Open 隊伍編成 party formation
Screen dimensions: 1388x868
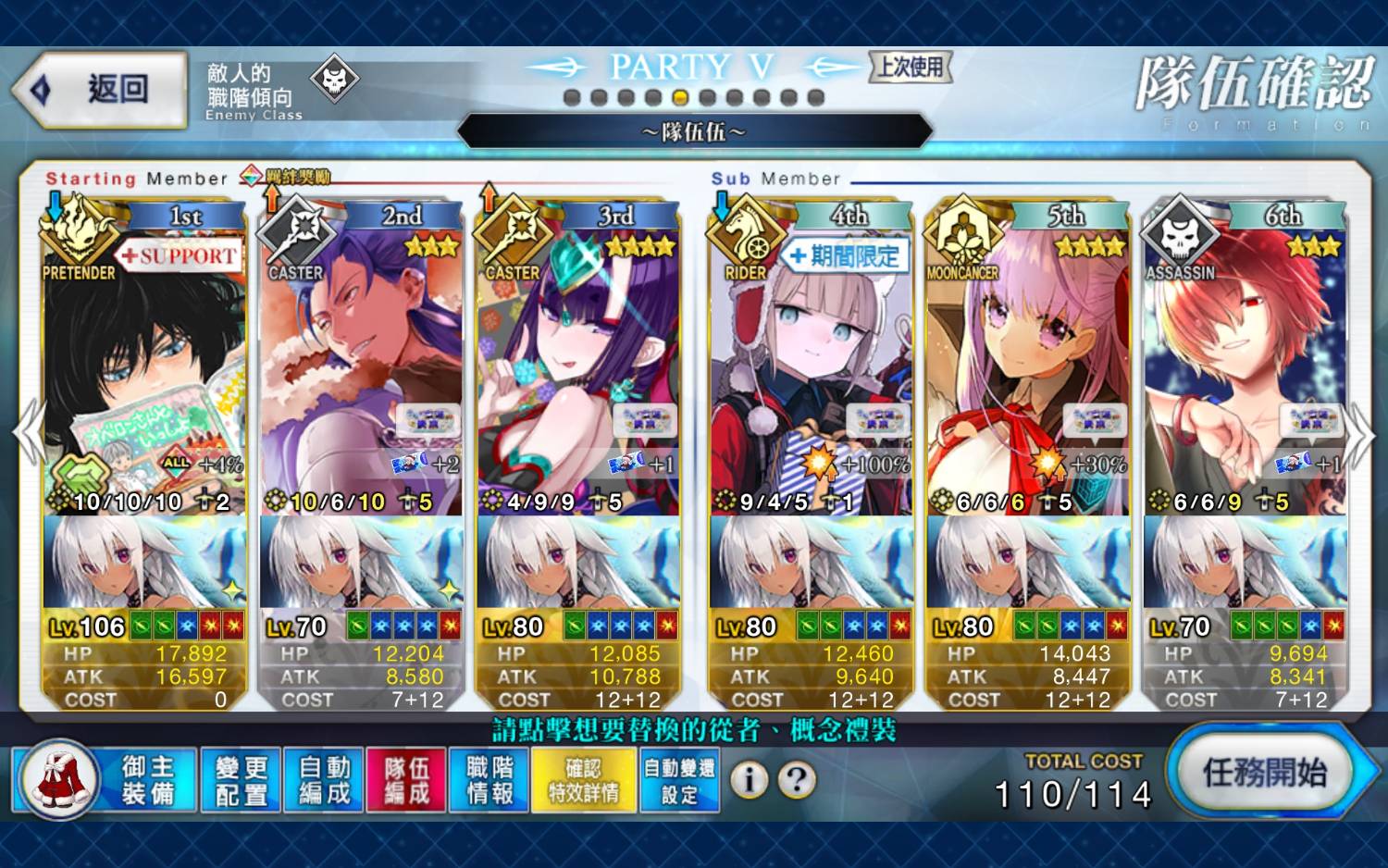pos(406,780)
